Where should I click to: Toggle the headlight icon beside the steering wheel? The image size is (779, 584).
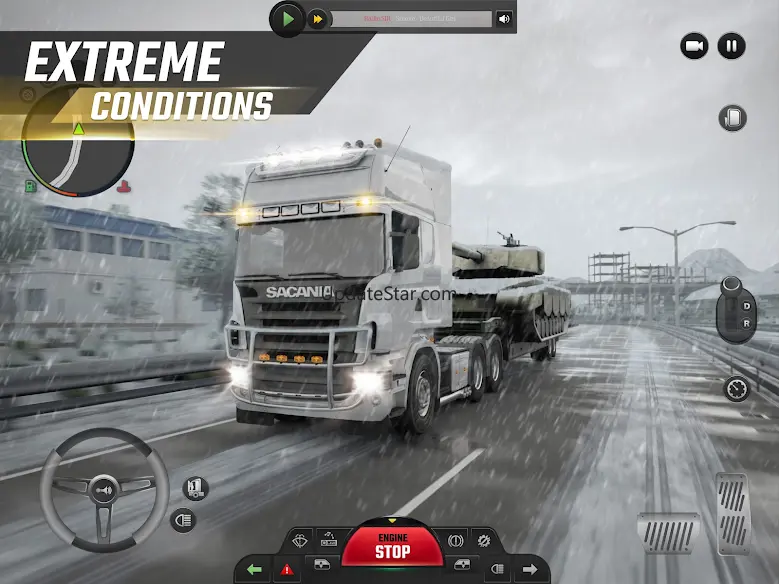[x=183, y=520]
